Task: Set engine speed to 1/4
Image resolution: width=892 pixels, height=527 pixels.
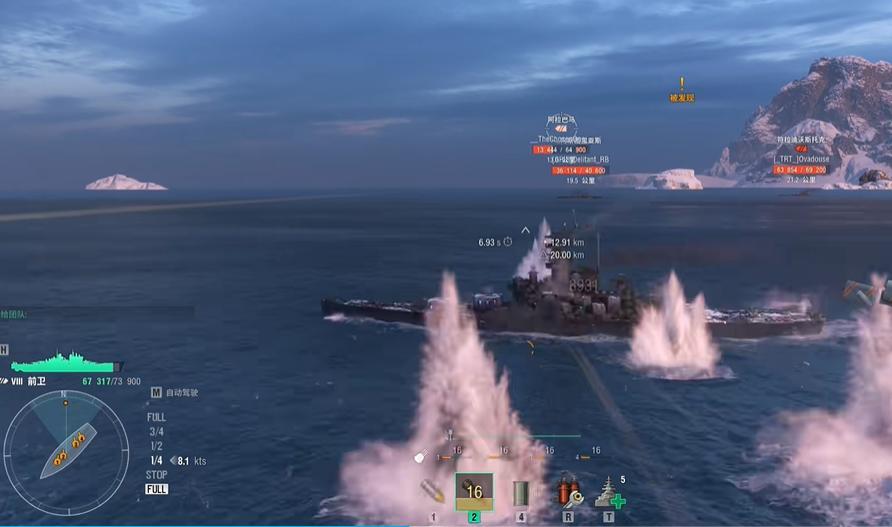Action: coord(156,460)
